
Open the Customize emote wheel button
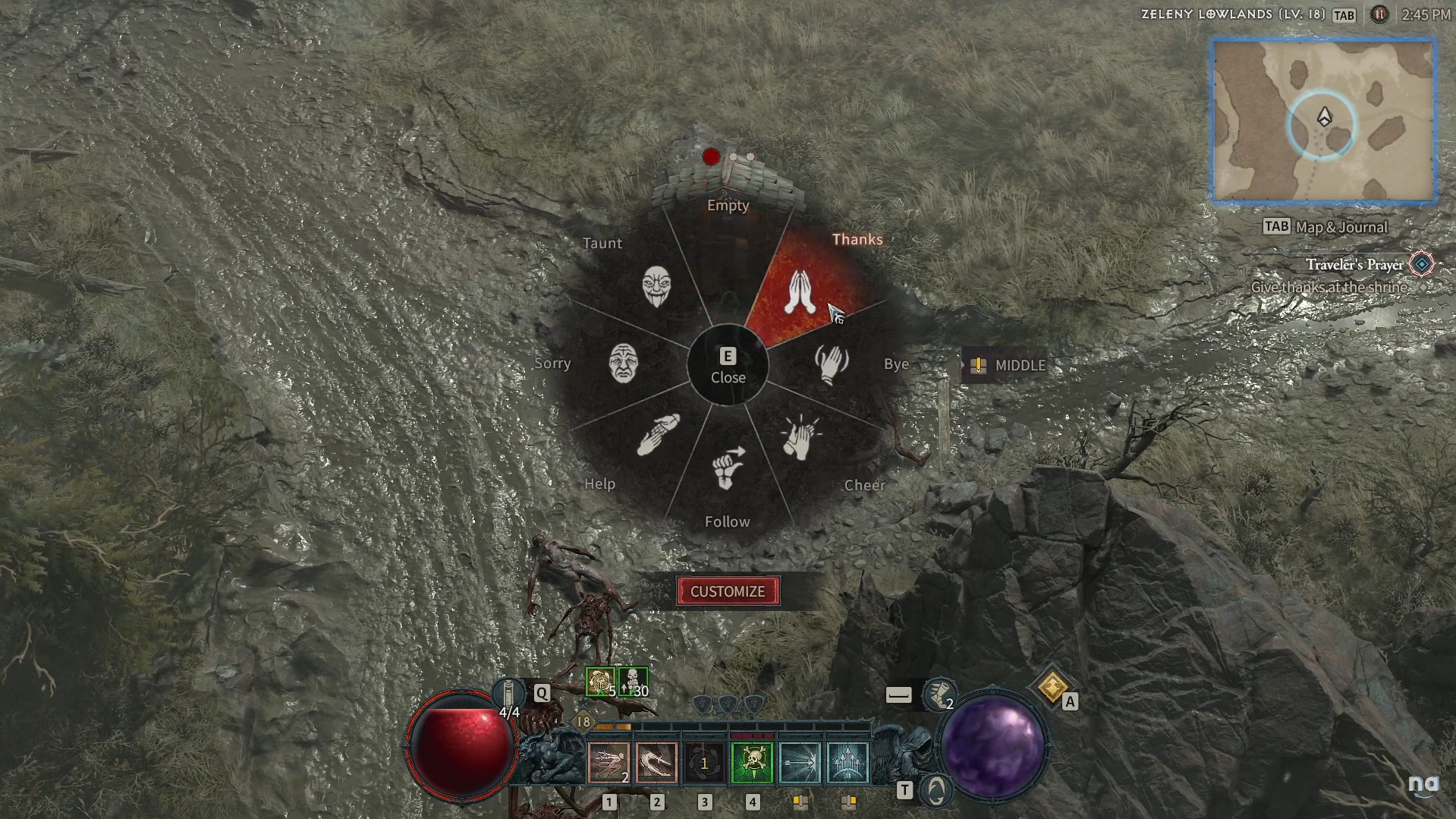728,591
